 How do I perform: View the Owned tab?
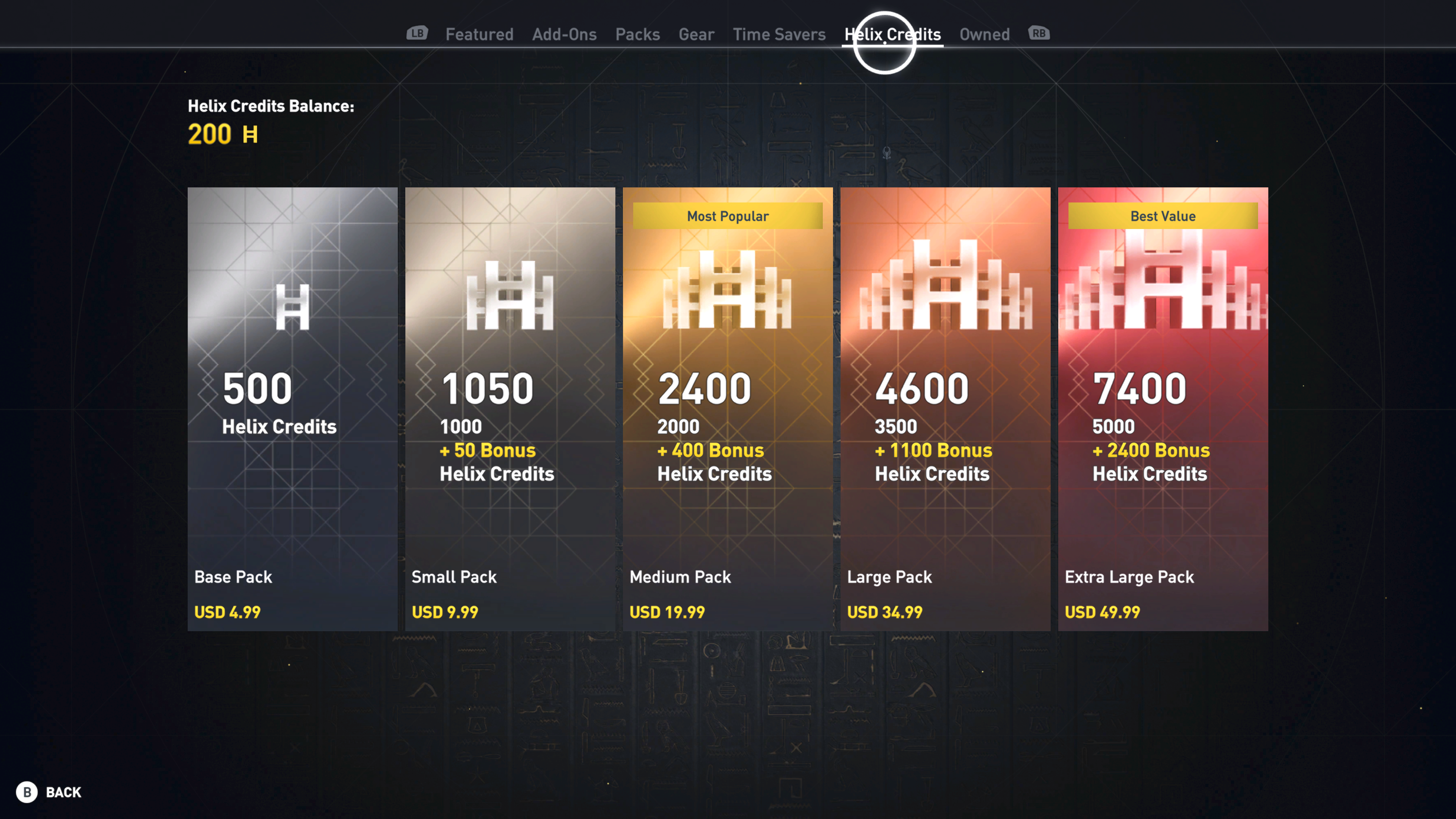[x=984, y=35]
